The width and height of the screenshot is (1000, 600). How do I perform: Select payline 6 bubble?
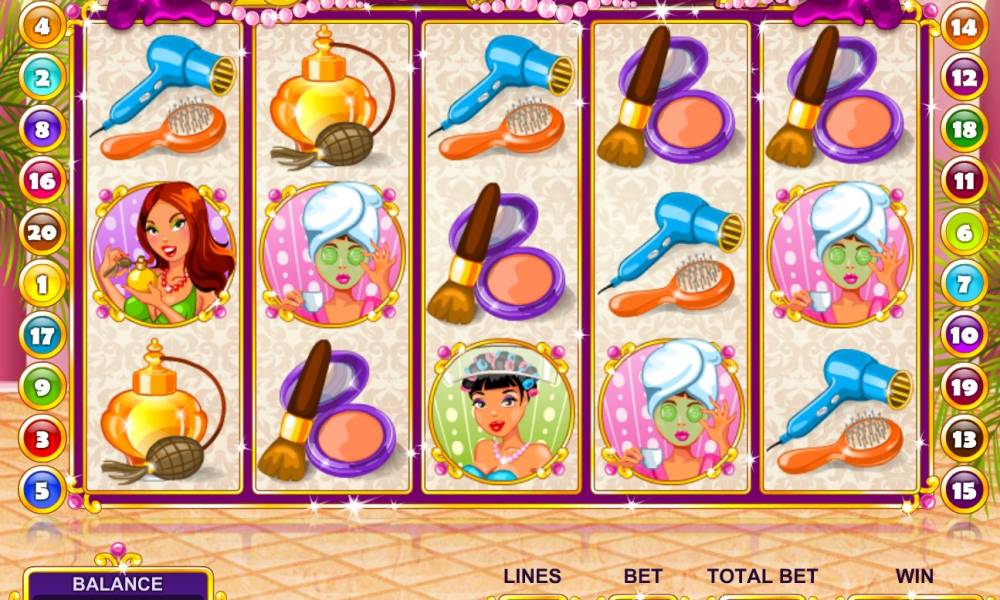(964, 233)
